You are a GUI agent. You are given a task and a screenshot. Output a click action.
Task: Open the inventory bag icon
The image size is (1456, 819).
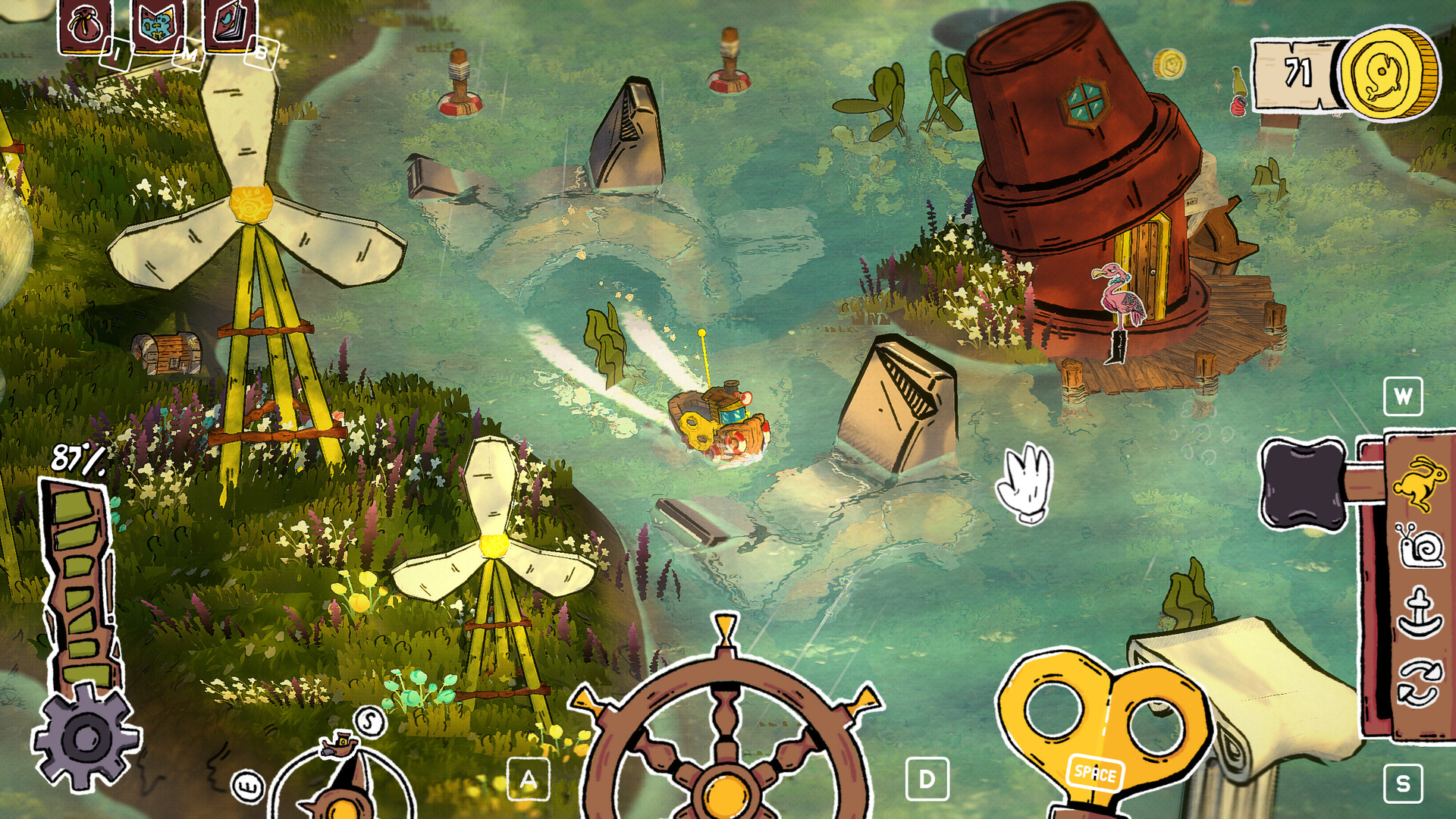point(83,23)
